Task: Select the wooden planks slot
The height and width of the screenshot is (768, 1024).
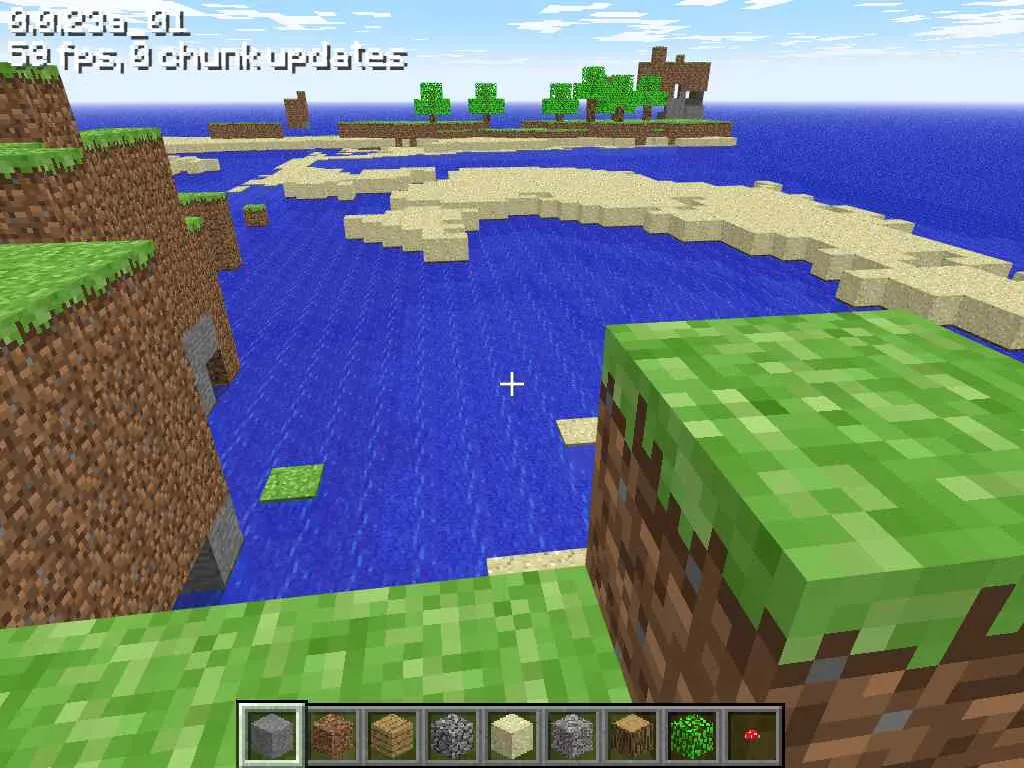Action: 392,735
